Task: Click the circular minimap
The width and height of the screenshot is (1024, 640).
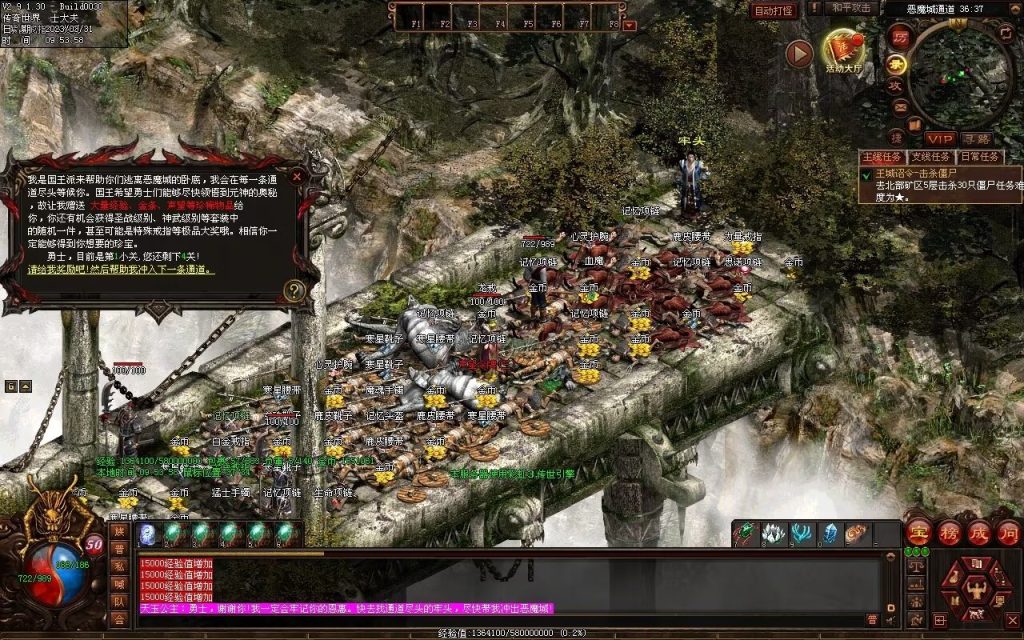Action: coord(959,74)
